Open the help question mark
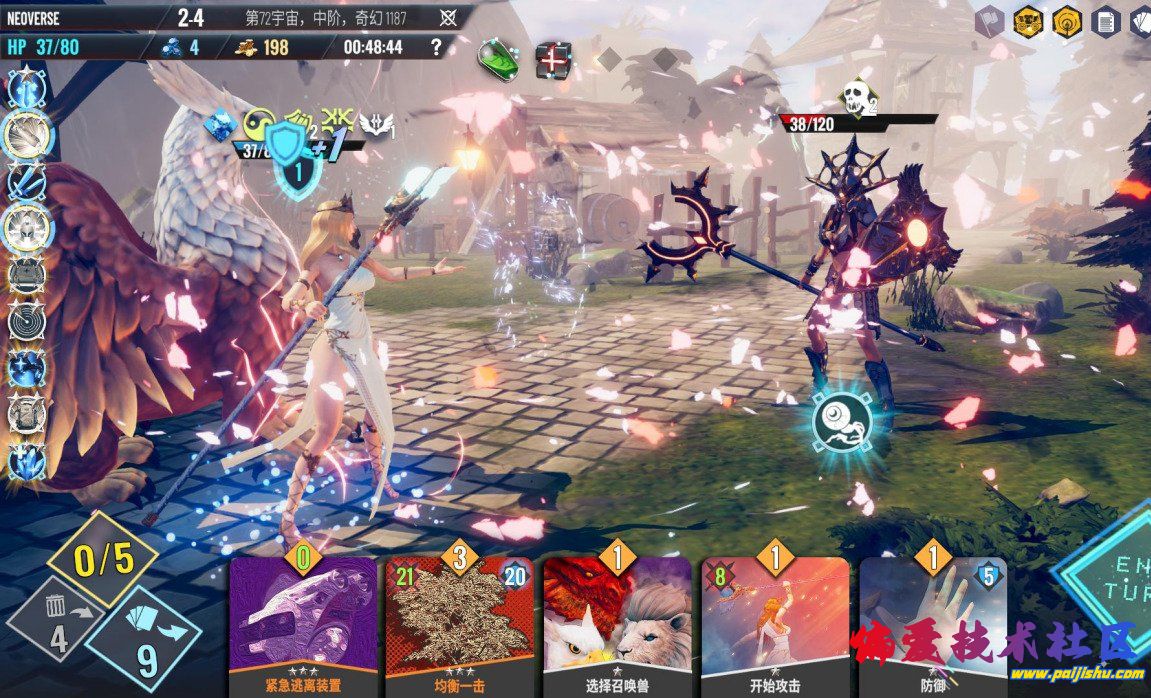This screenshot has height=698, width=1151. click(x=435, y=47)
